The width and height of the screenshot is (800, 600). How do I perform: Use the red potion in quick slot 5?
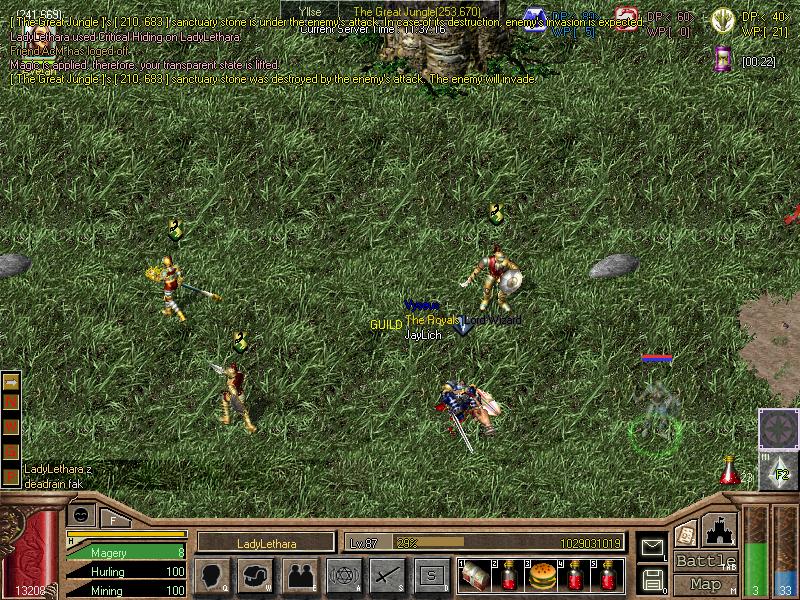click(x=608, y=576)
